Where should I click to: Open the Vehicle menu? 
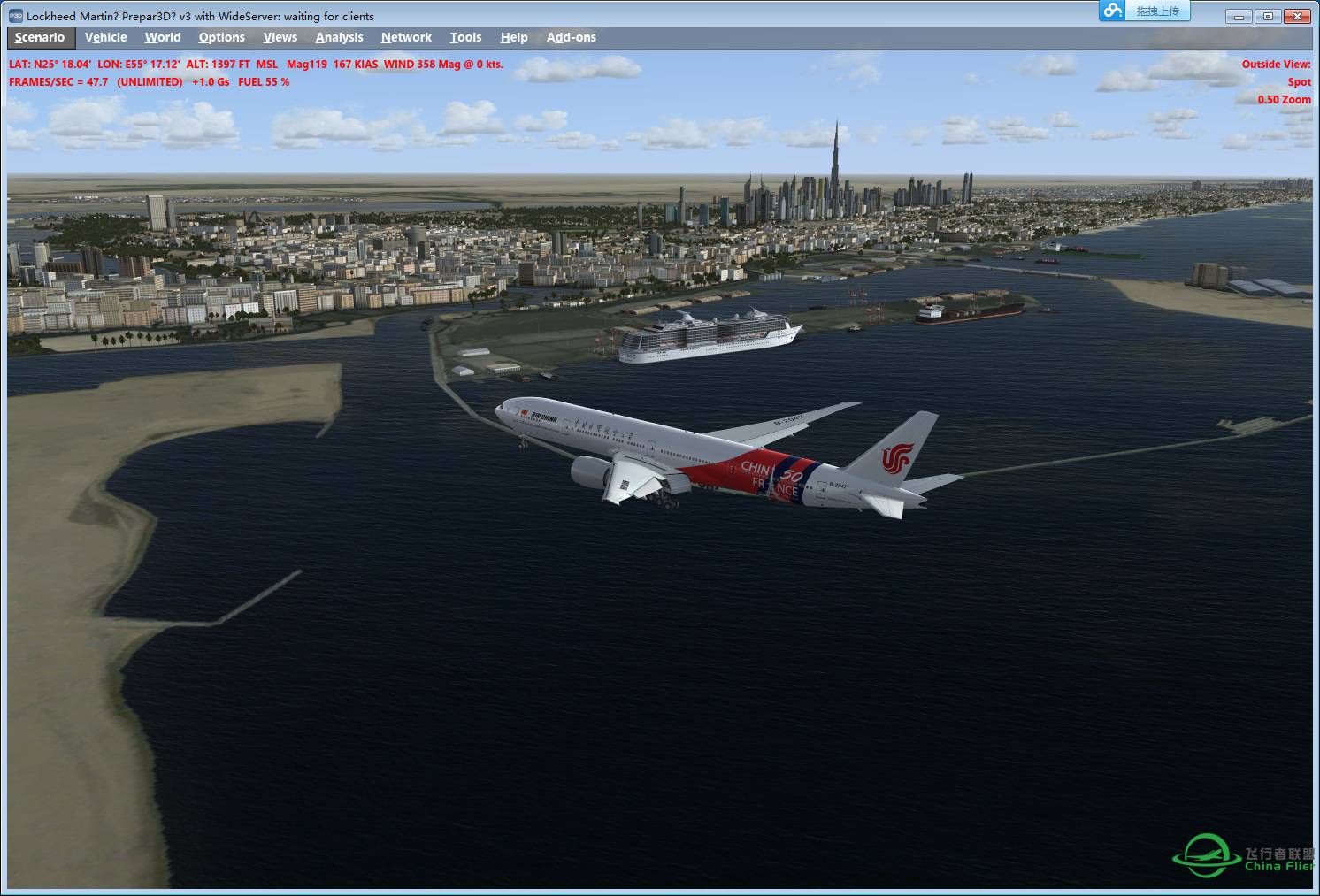105,37
